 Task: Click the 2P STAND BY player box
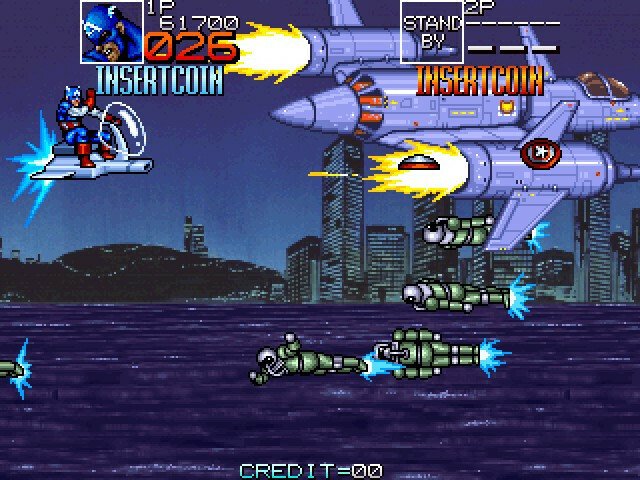pos(433,32)
